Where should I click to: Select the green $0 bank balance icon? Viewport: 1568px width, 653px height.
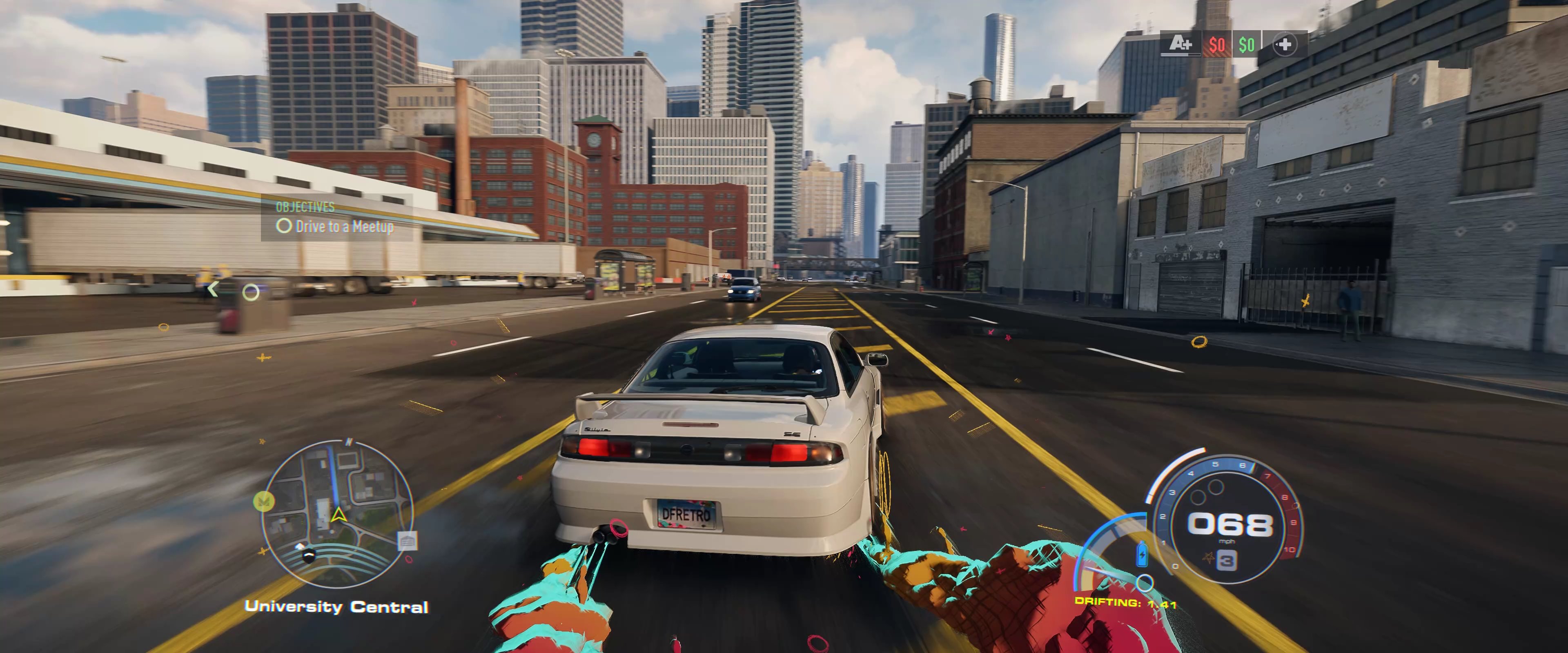tap(1245, 44)
